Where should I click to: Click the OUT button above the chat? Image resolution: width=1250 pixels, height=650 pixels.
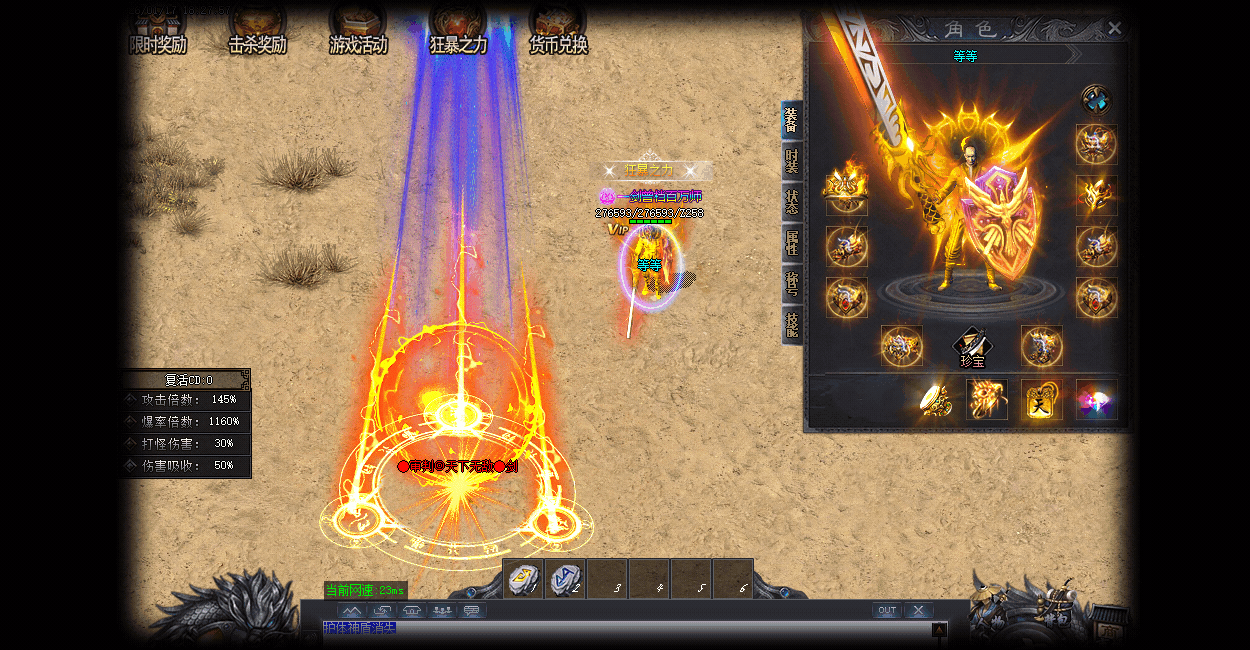coord(886,610)
